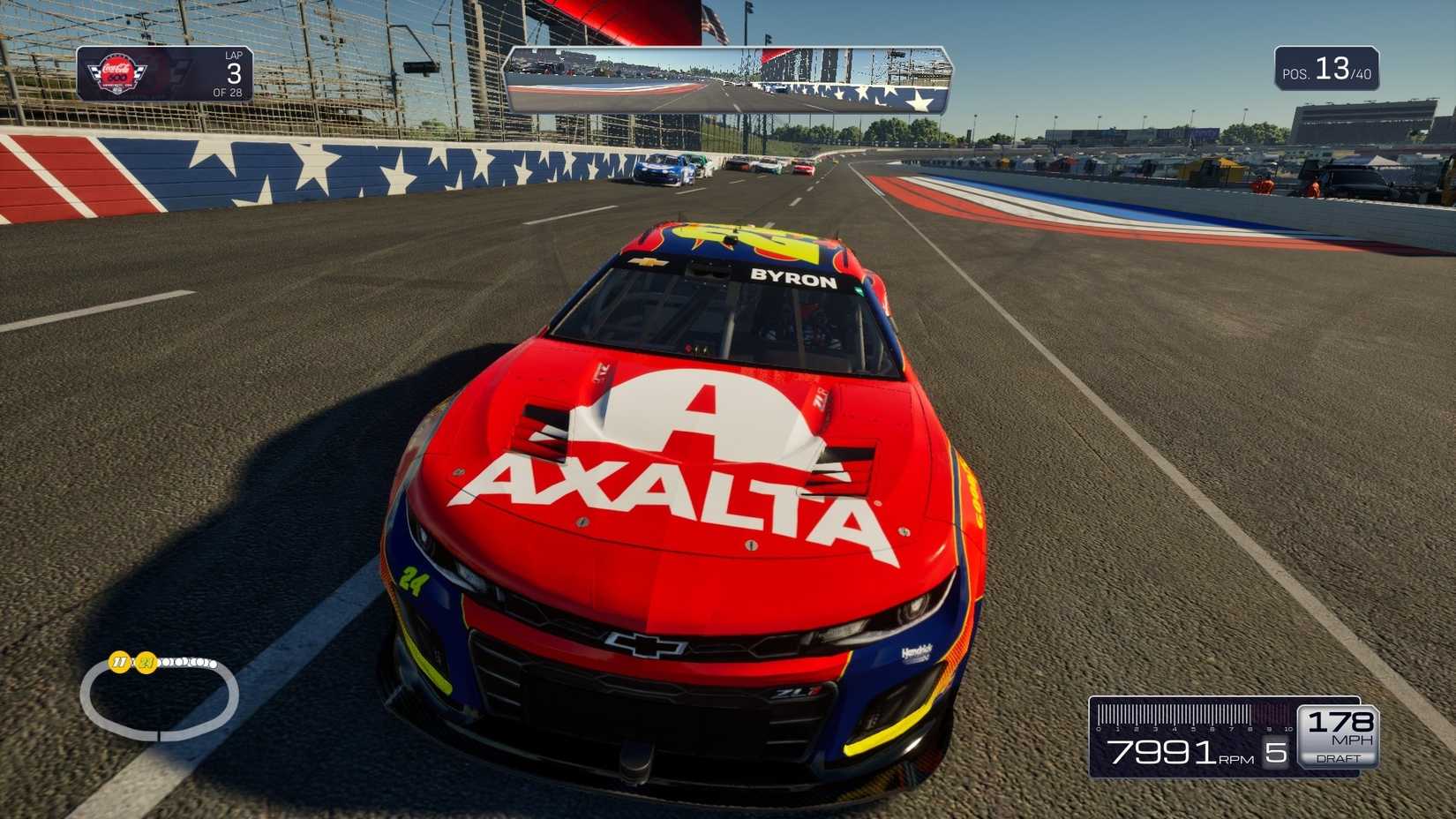Select the yellow #24 car marker on map
The image size is (1456, 819).
pyautogui.click(x=146, y=662)
